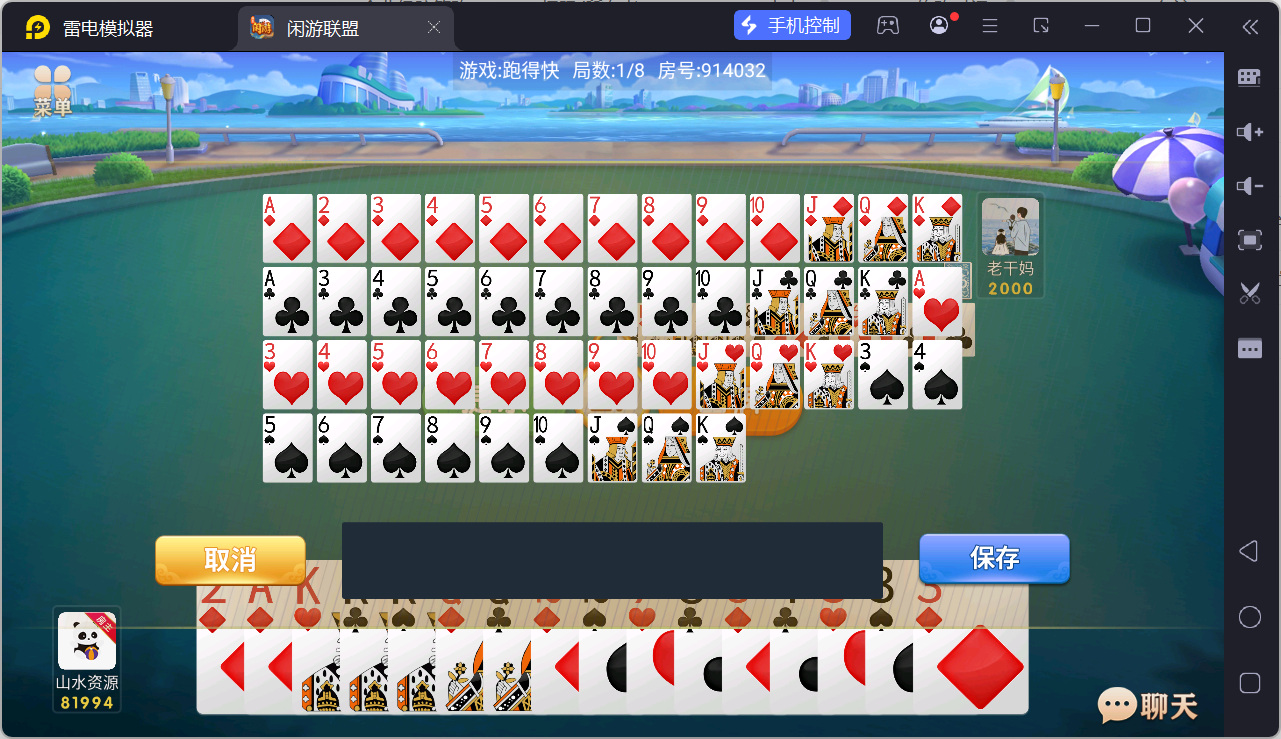The height and width of the screenshot is (739, 1281).
Task: Open the keyboard mapping tool
Action: pyautogui.click(x=1248, y=77)
